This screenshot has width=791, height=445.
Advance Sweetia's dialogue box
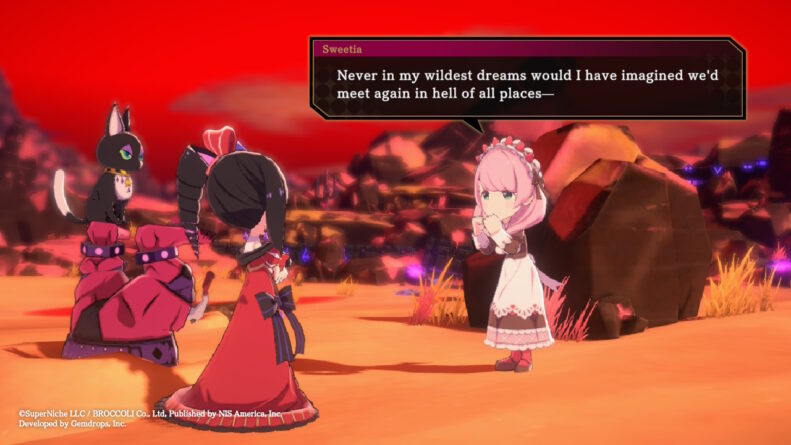coord(527,85)
